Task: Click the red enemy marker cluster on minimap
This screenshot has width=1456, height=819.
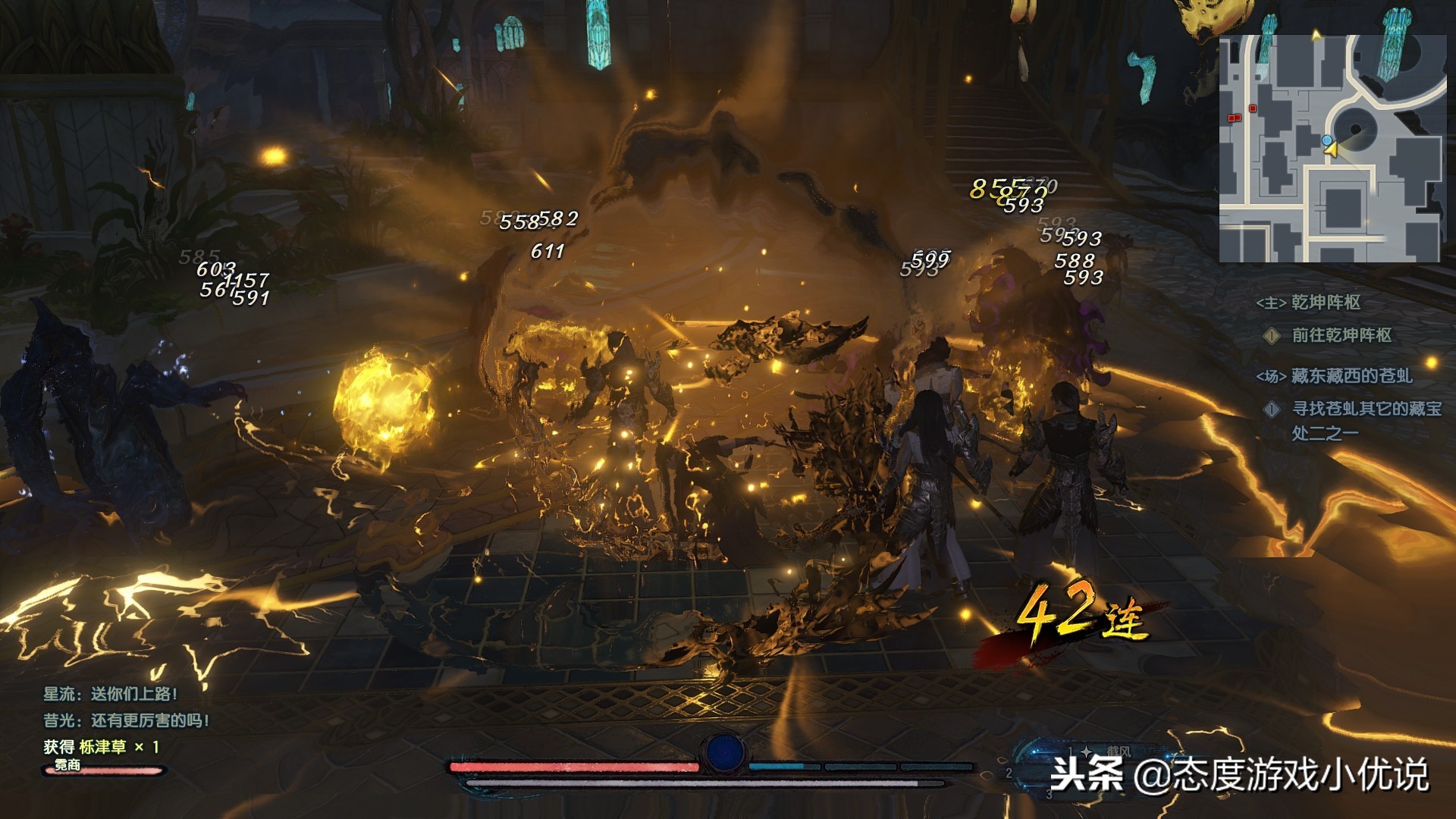Action: [1235, 118]
